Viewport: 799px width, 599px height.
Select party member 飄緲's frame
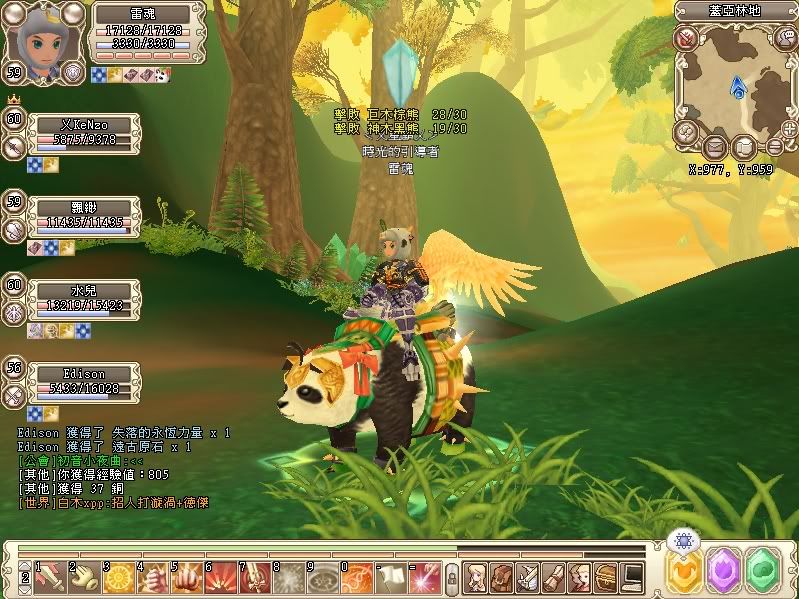84,214
